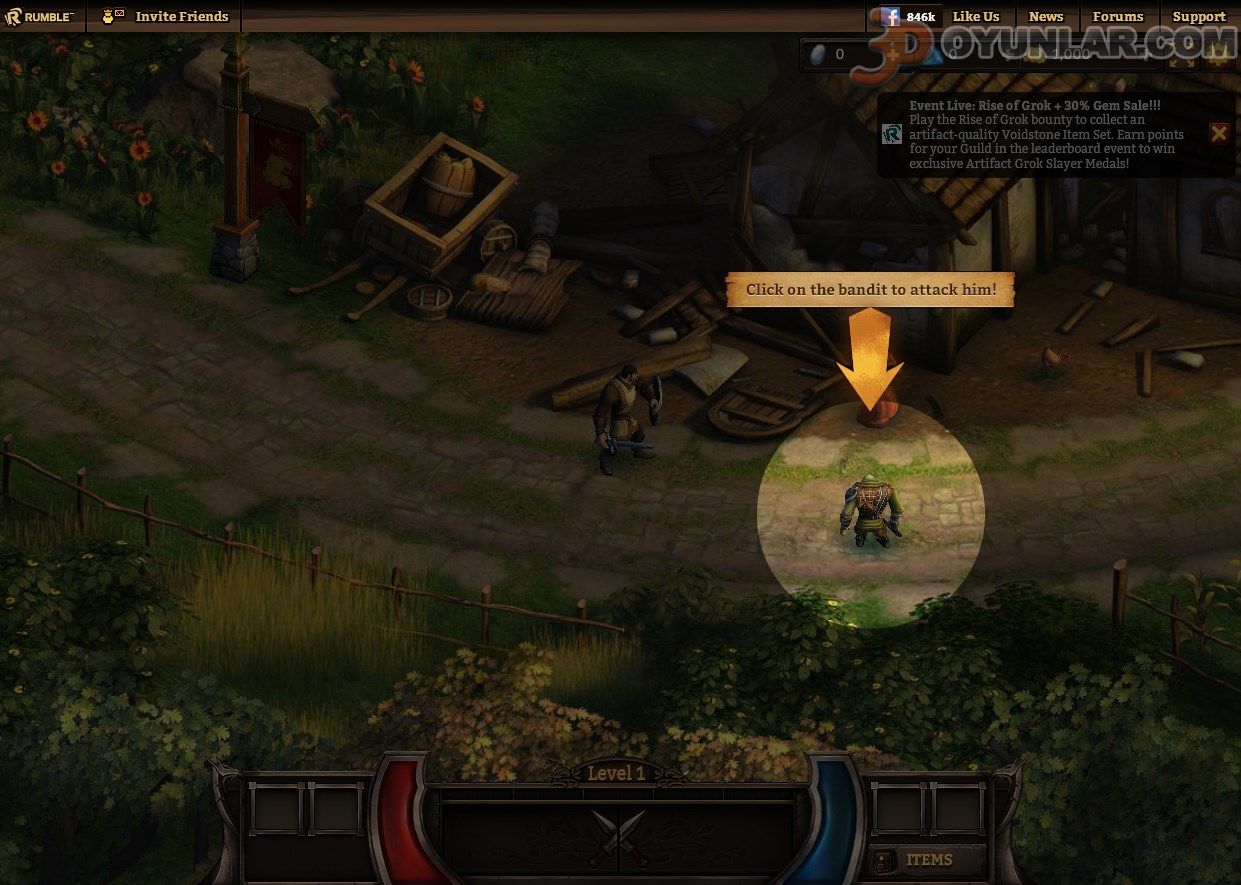Open the Support page
Image resolution: width=1241 pixels, height=885 pixels.
(1198, 16)
